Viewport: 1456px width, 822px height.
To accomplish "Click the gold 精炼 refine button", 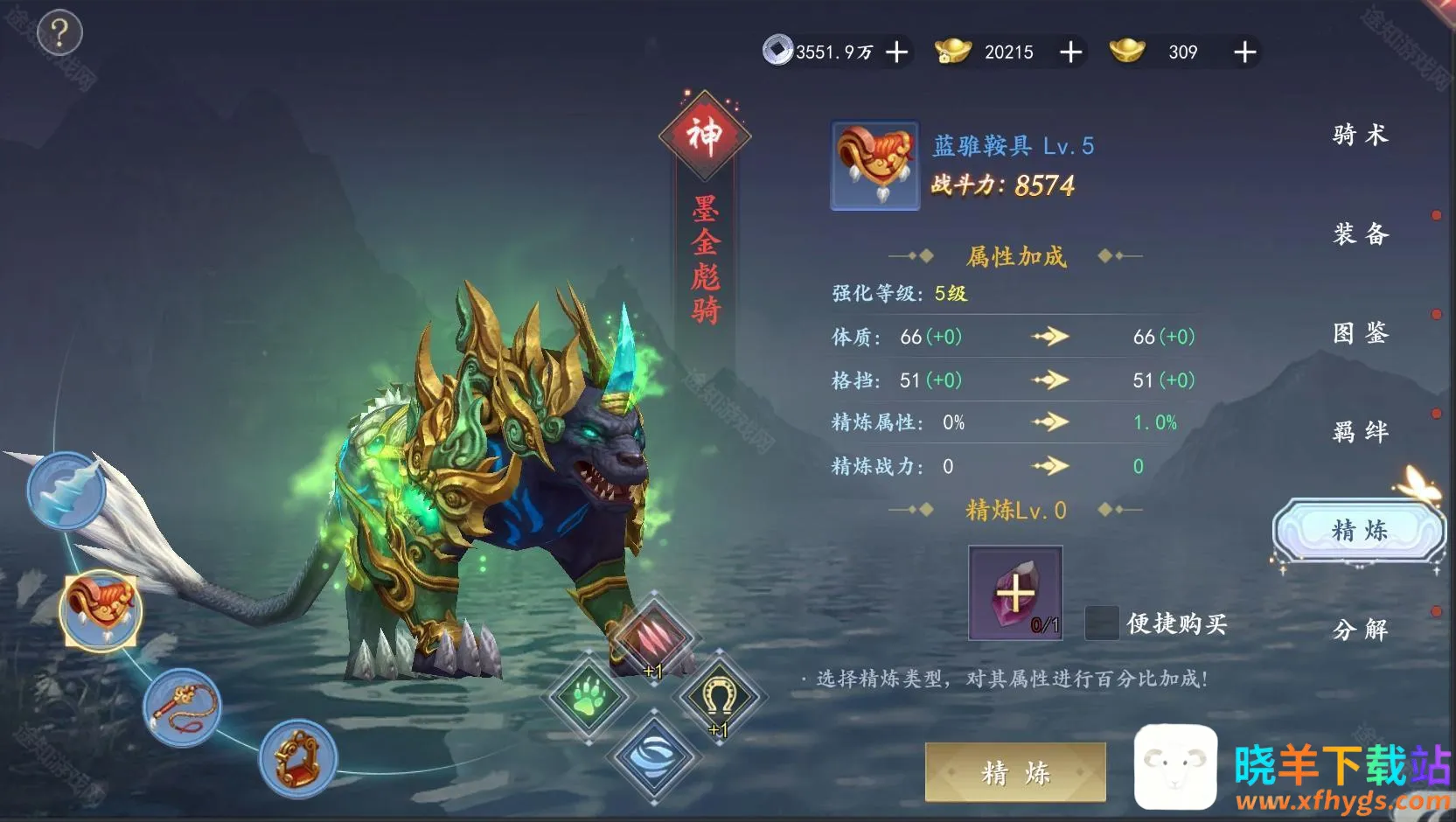I will click(1015, 773).
